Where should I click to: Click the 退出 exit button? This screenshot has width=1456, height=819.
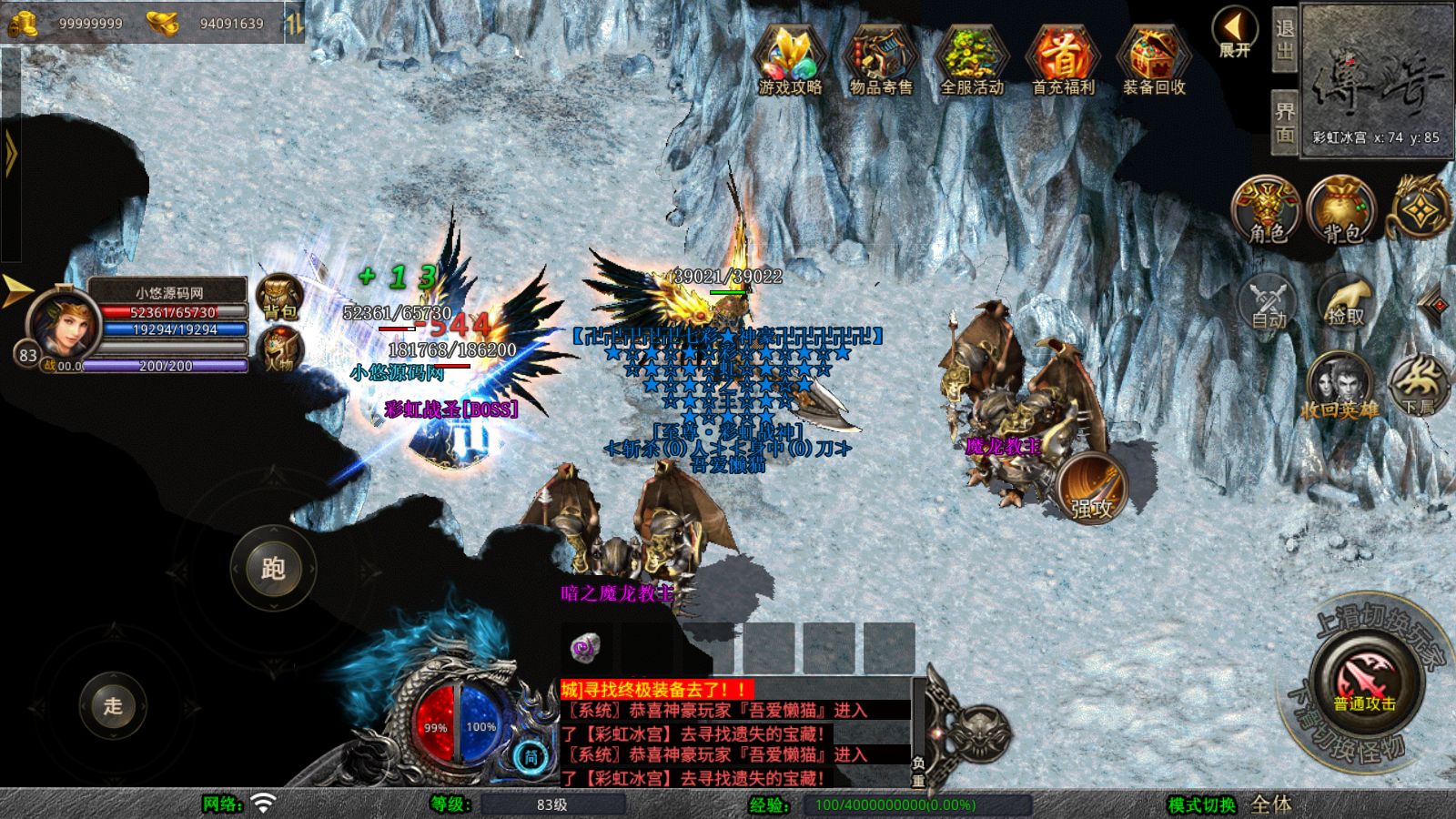coord(1284,39)
